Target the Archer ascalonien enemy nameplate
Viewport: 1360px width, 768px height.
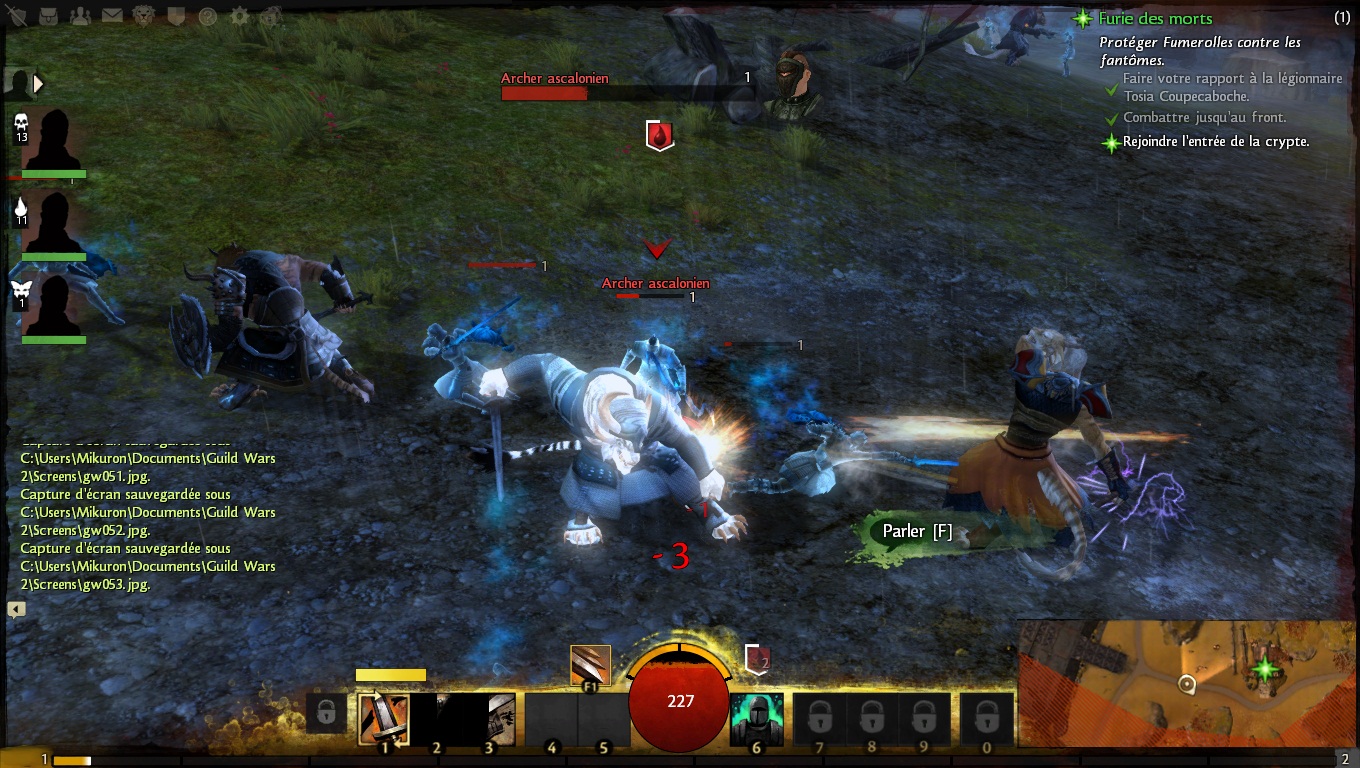pos(655,284)
